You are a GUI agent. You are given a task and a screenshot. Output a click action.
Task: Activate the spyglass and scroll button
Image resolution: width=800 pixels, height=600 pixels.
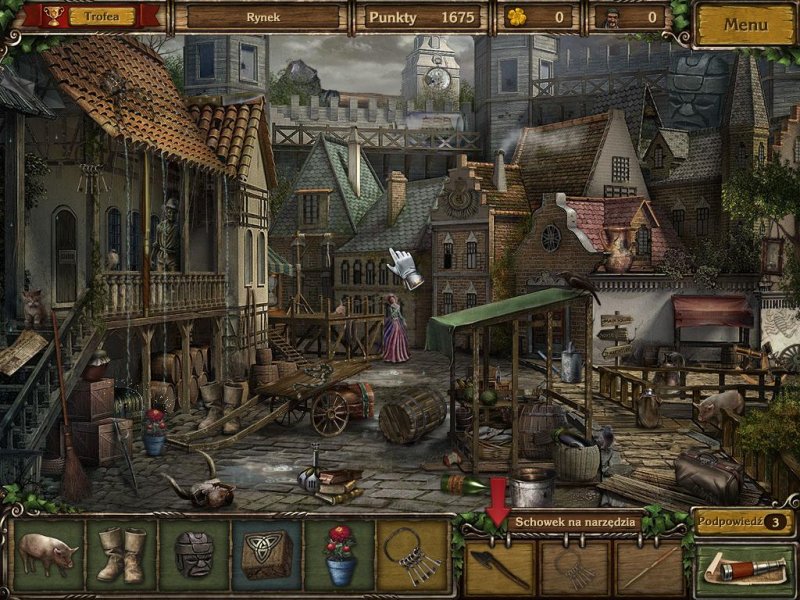coord(744,569)
